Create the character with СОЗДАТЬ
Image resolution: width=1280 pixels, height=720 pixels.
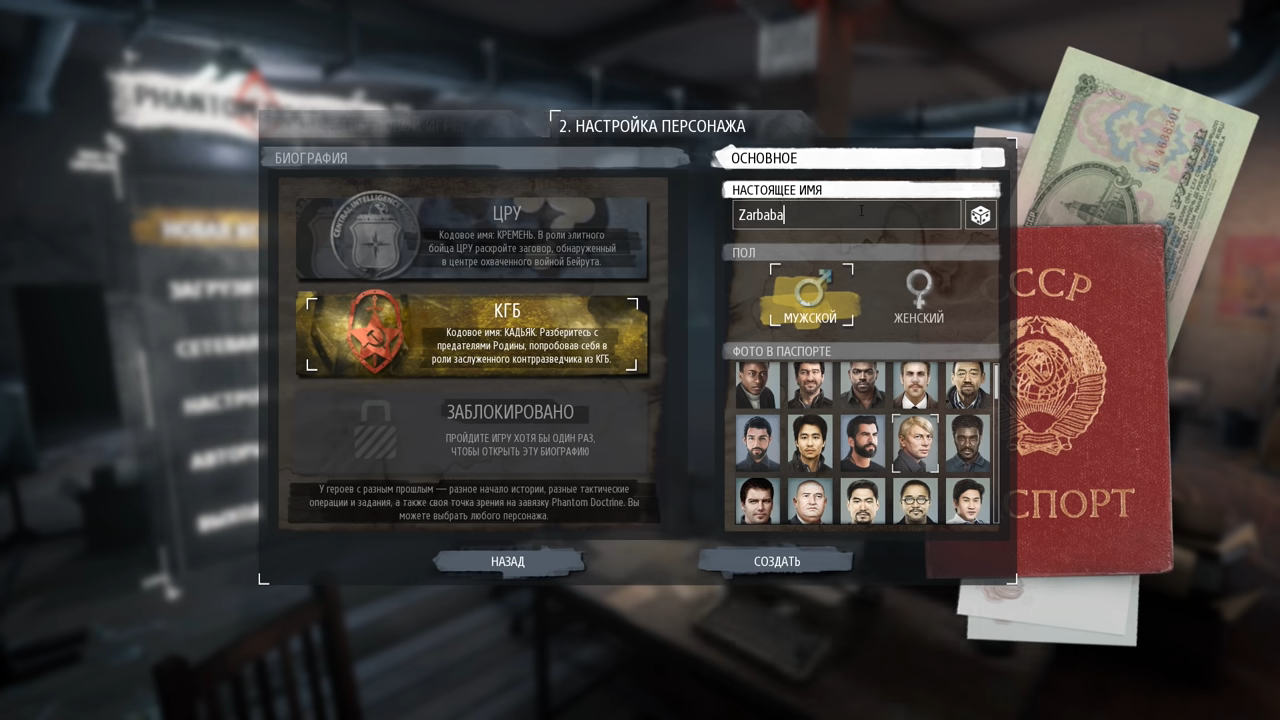(776, 561)
